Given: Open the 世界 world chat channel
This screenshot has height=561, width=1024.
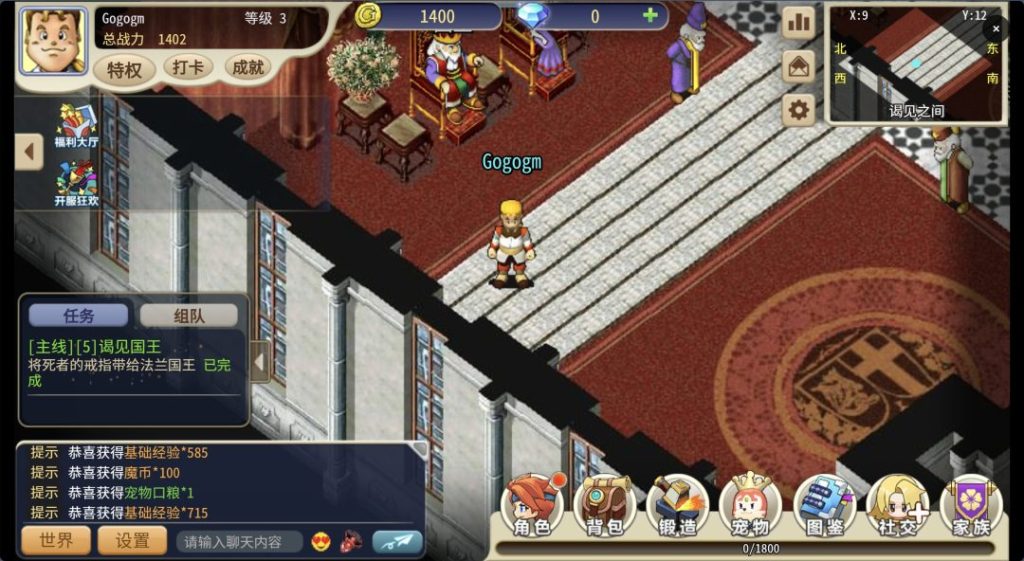Looking at the screenshot, I should click(x=56, y=541).
